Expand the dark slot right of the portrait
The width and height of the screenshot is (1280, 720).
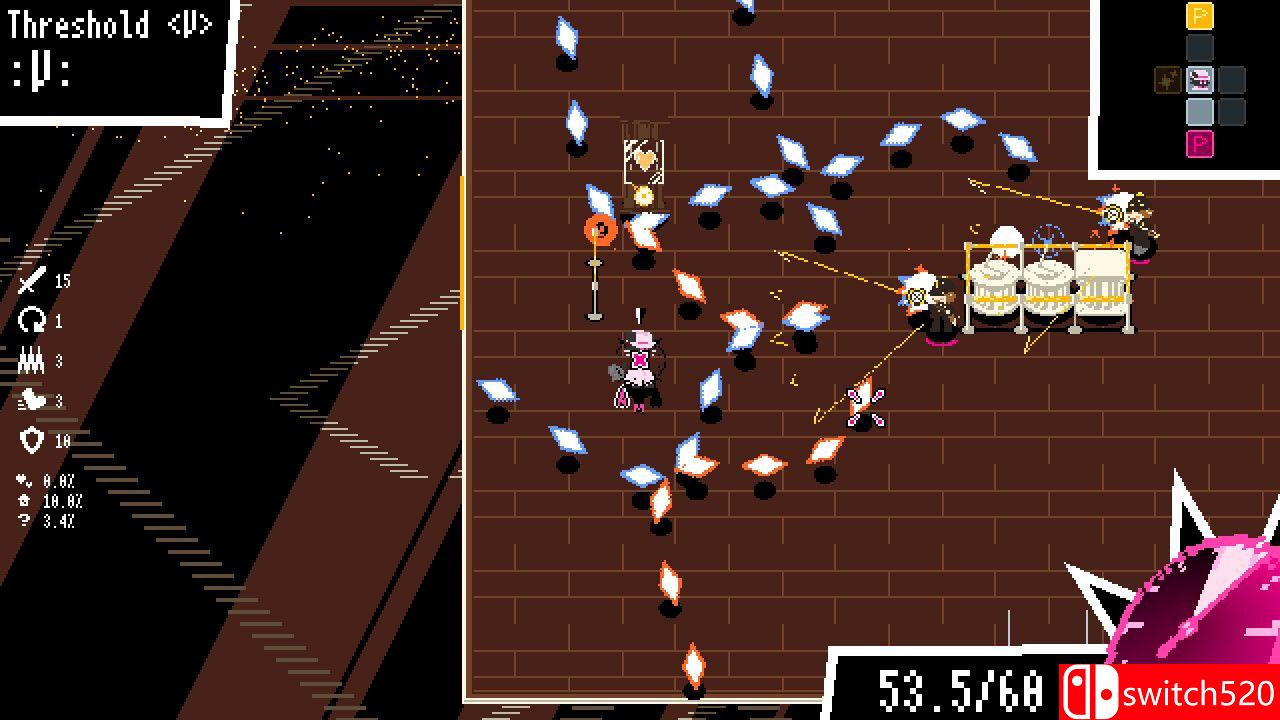coord(1233,80)
